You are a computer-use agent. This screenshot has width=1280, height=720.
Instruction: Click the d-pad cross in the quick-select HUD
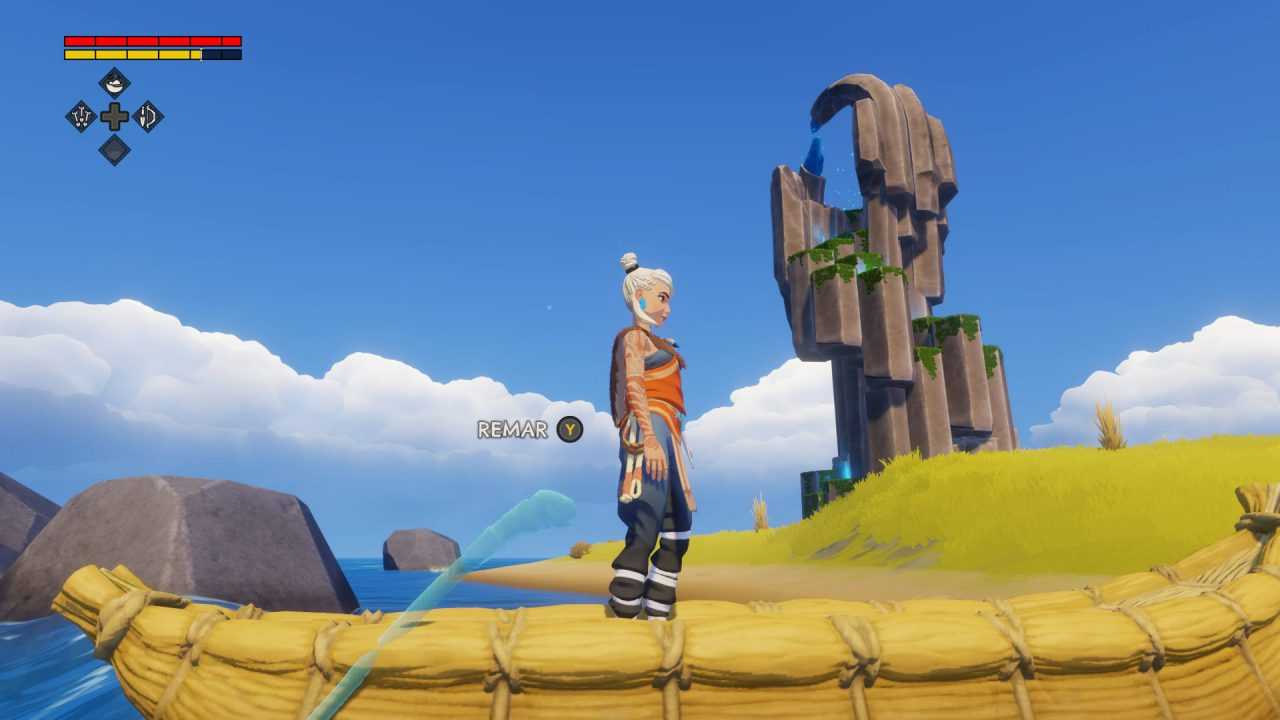point(114,116)
